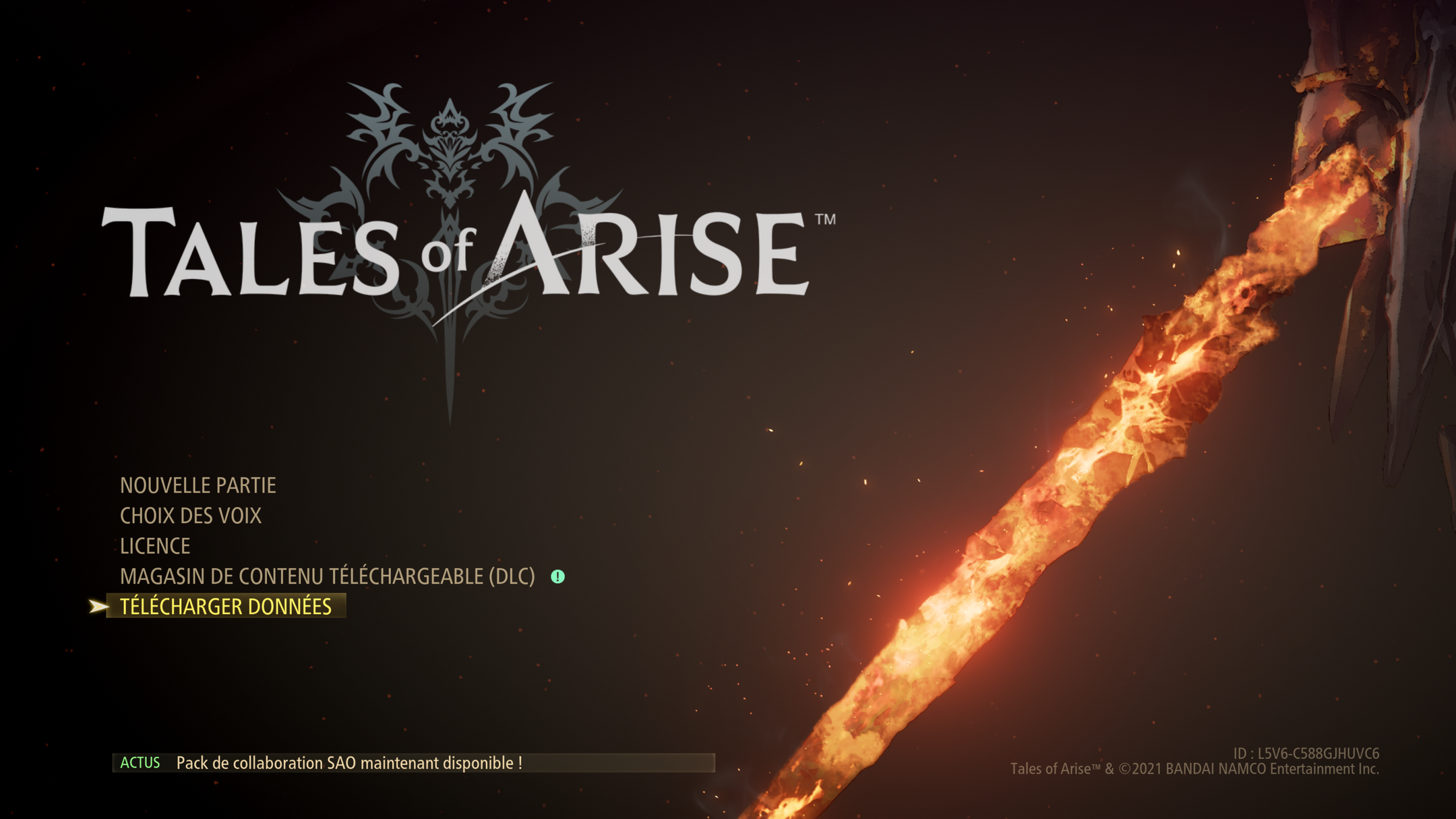
Task: Click the SAO collaboration pack announcement
Action: coord(350,763)
